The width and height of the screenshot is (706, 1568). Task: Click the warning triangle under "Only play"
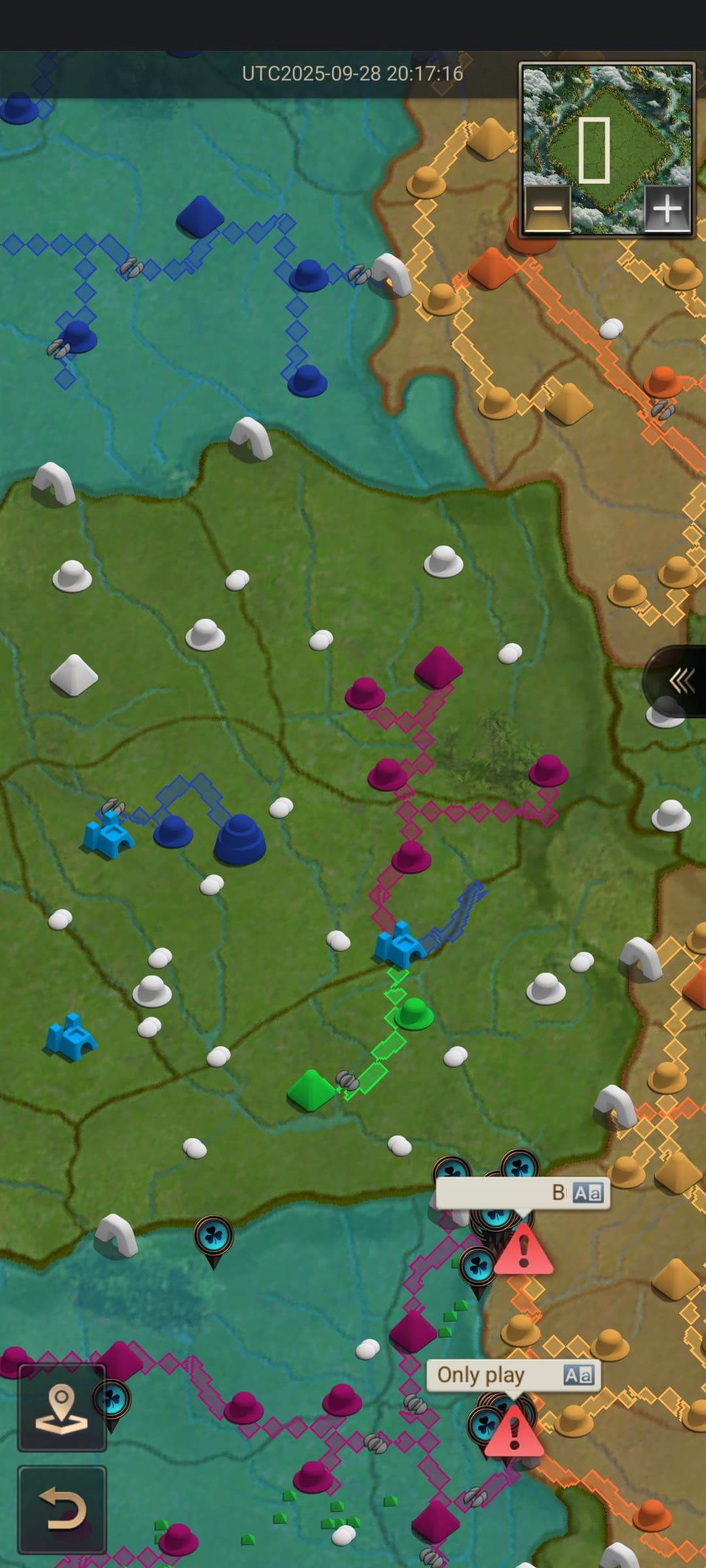[x=514, y=1433]
